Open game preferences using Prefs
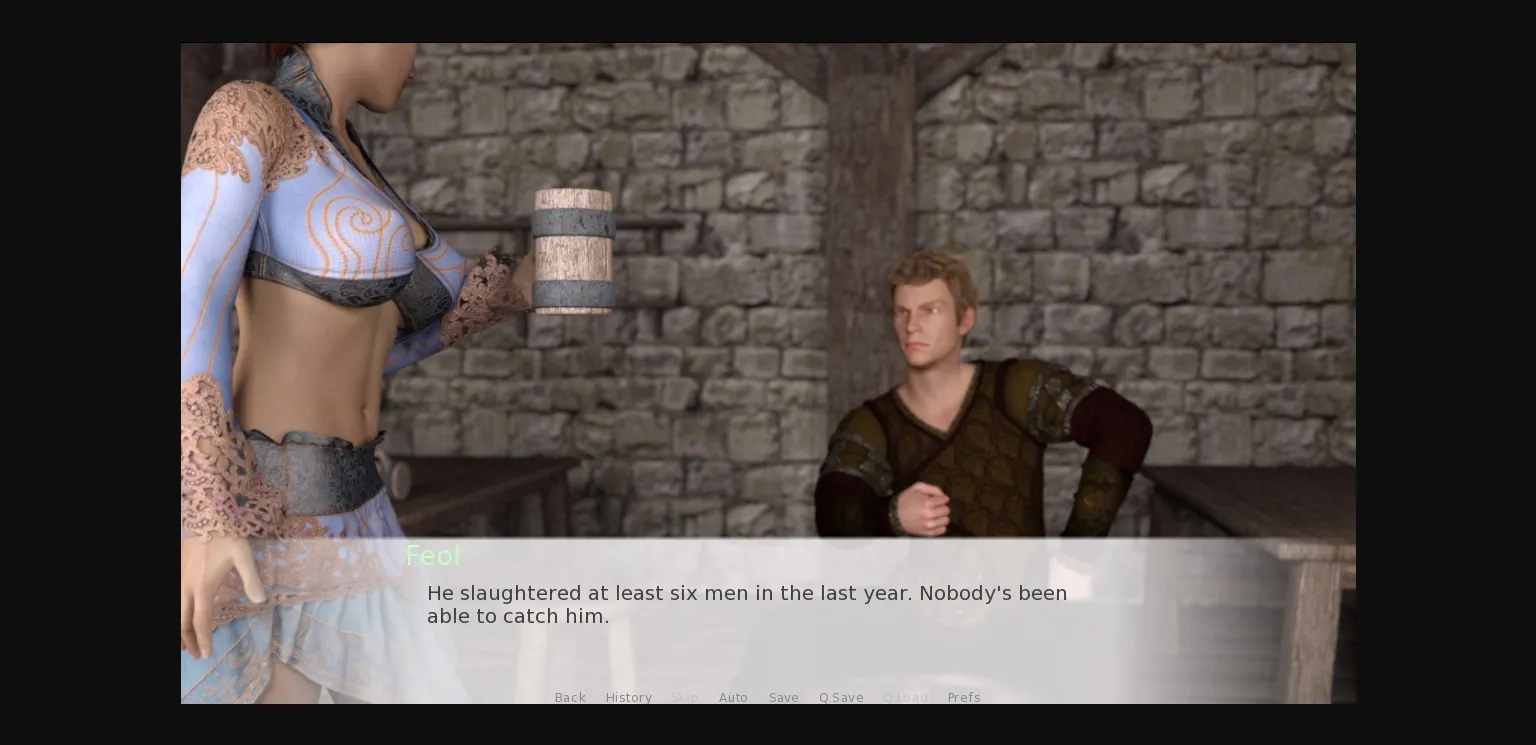Viewport: 1536px width, 745px height. pos(964,697)
